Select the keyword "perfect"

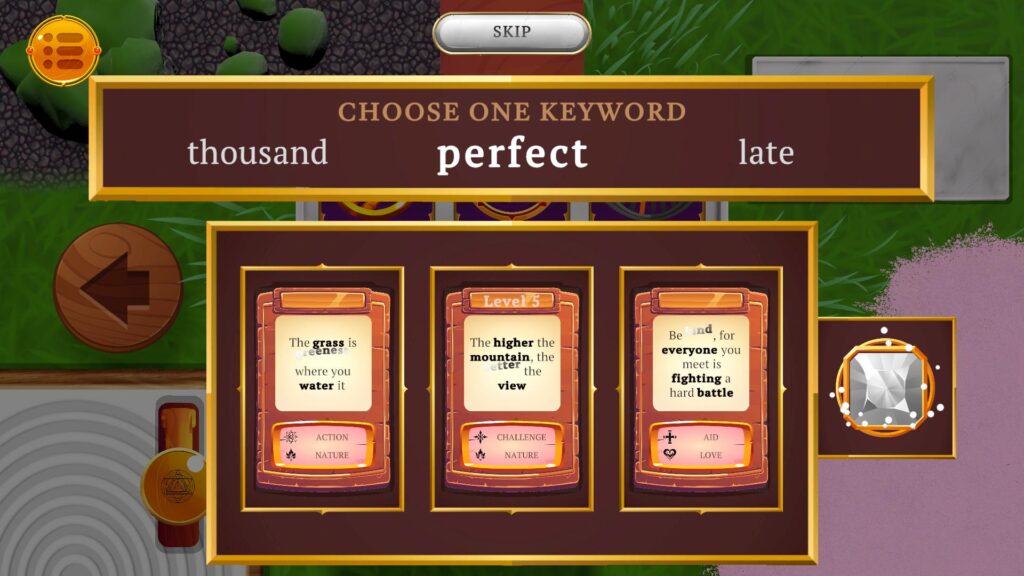pyautogui.click(x=512, y=154)
